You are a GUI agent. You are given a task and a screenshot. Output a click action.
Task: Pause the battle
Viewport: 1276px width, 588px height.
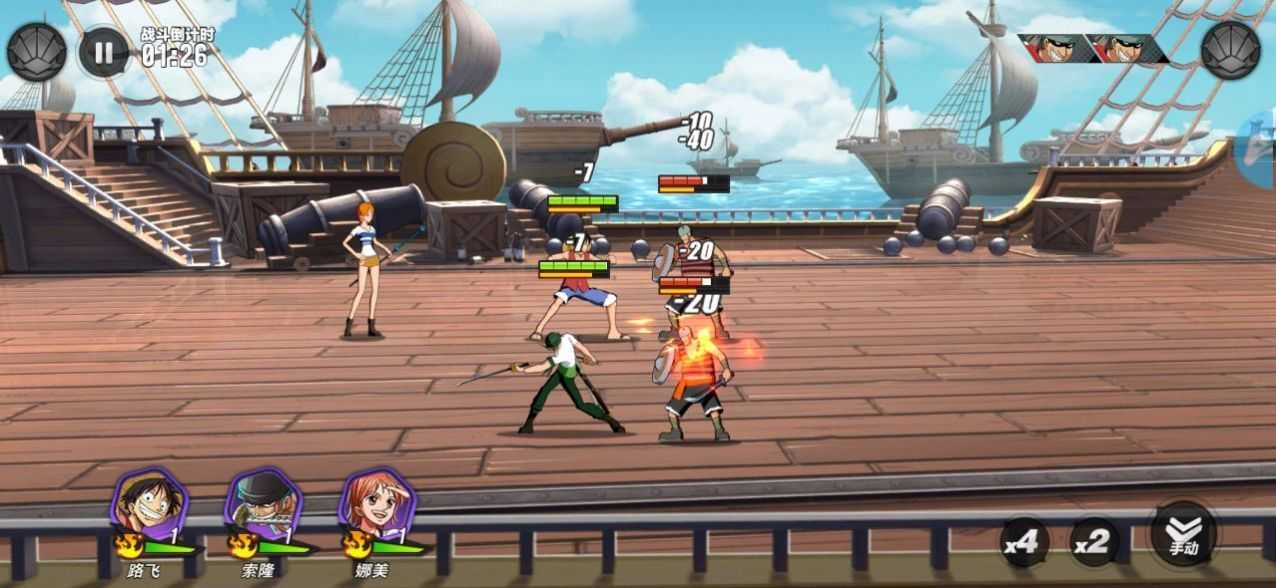(x=103, y=51)
